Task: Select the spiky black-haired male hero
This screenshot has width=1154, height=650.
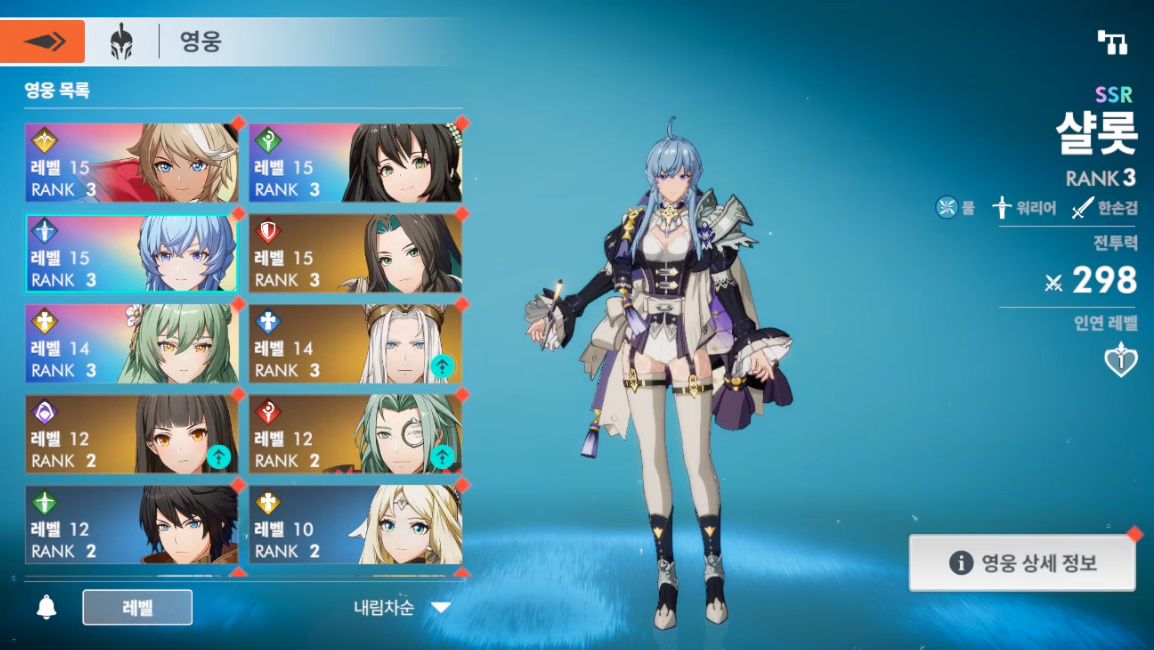Action: (132, 524)
